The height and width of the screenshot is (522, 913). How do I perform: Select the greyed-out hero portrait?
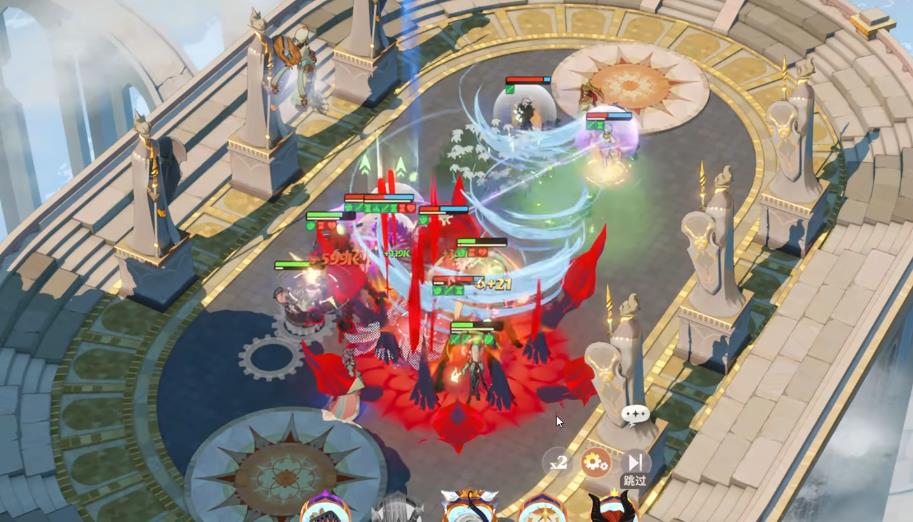tap(397, 510)
